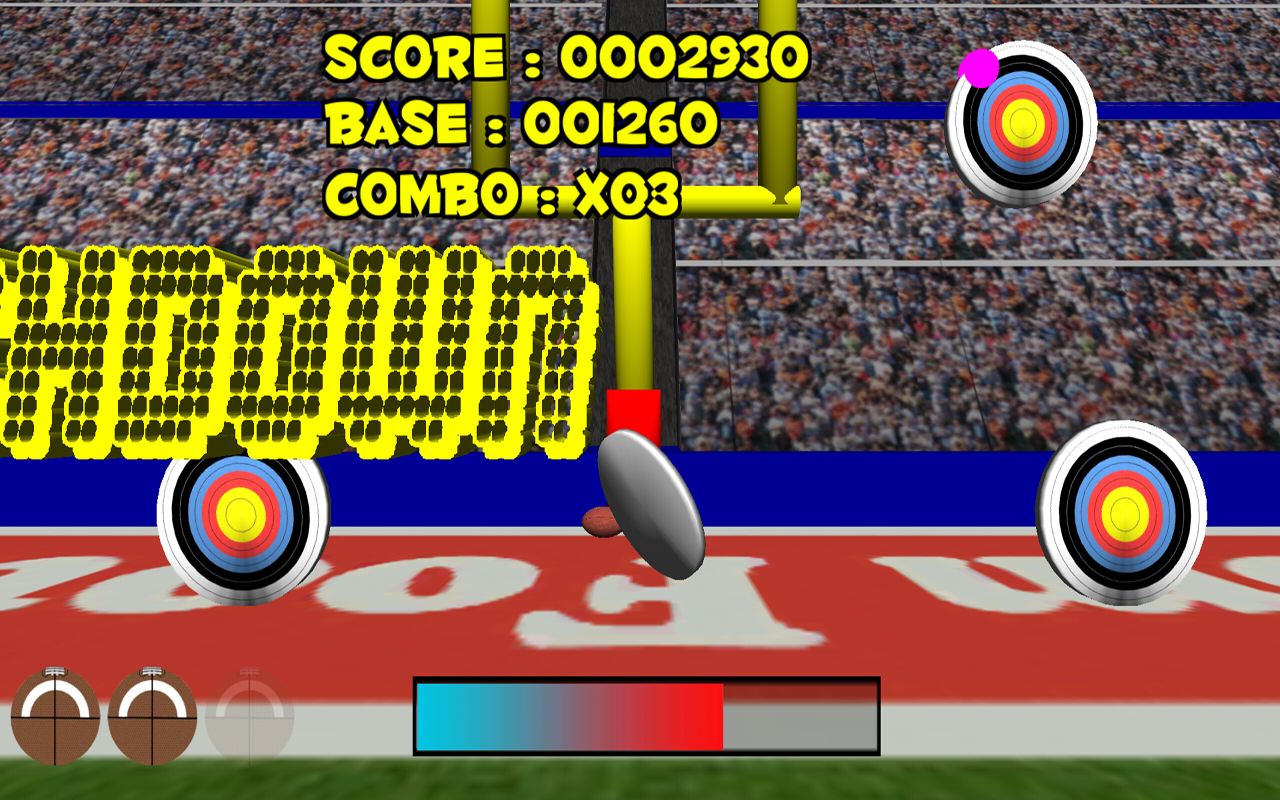
Task: Hit the magenta dot on the top-right target
Action: point(978,70)
